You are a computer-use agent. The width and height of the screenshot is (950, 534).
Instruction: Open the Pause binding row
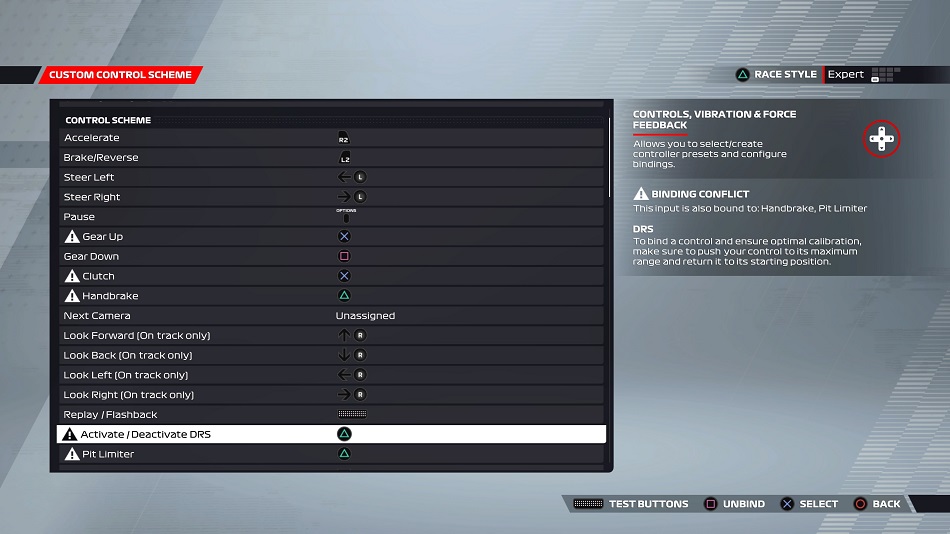[330, 217]
